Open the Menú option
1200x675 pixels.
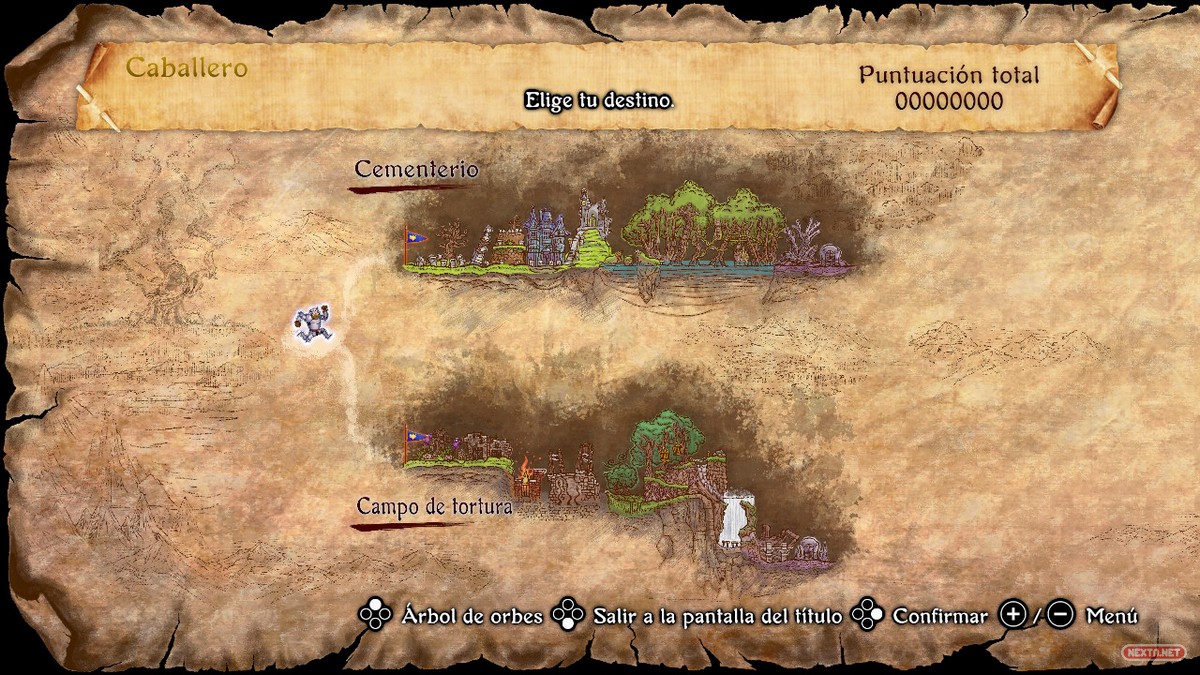(1110, 616)
